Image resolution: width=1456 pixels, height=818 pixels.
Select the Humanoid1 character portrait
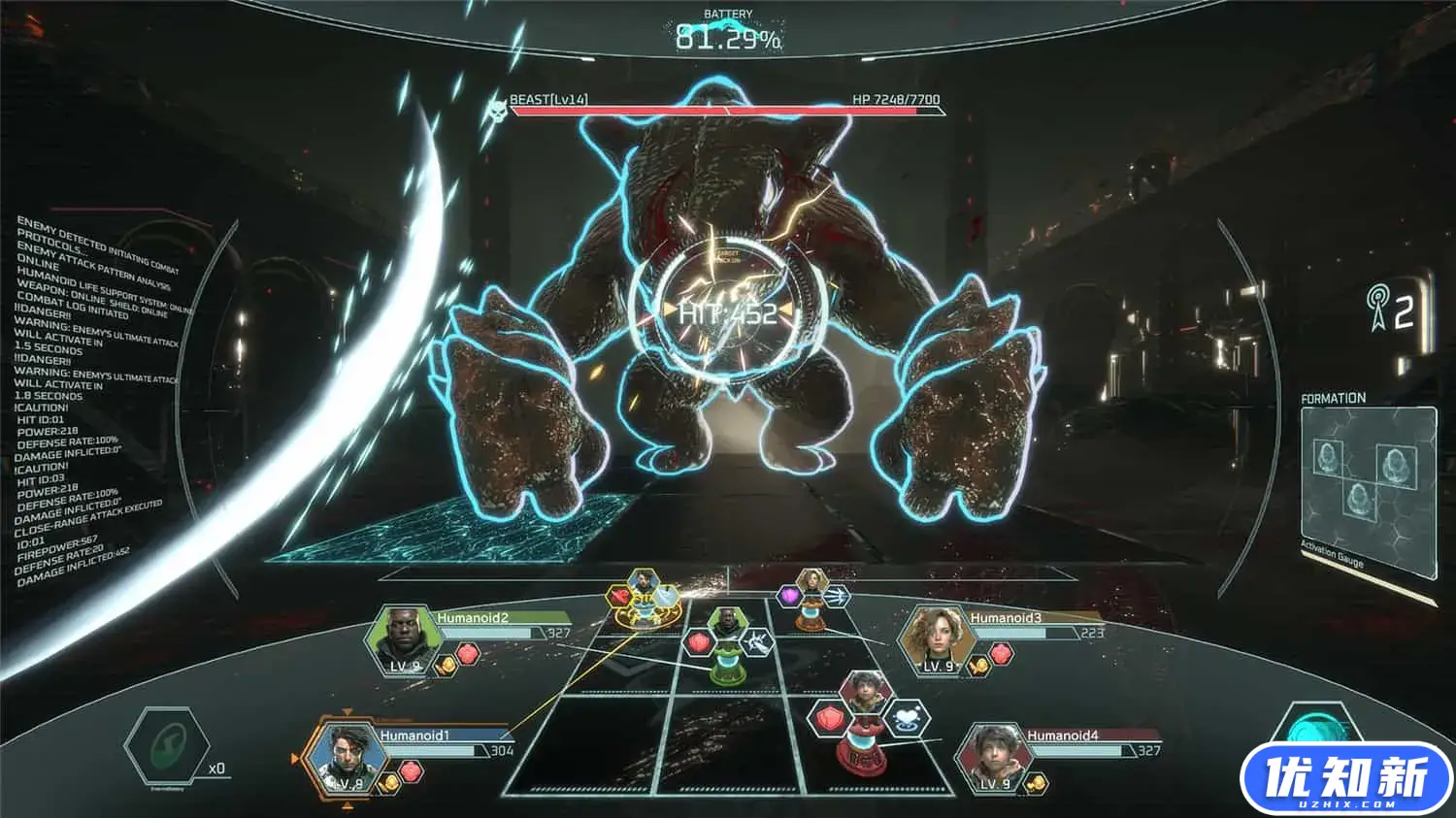344,757
